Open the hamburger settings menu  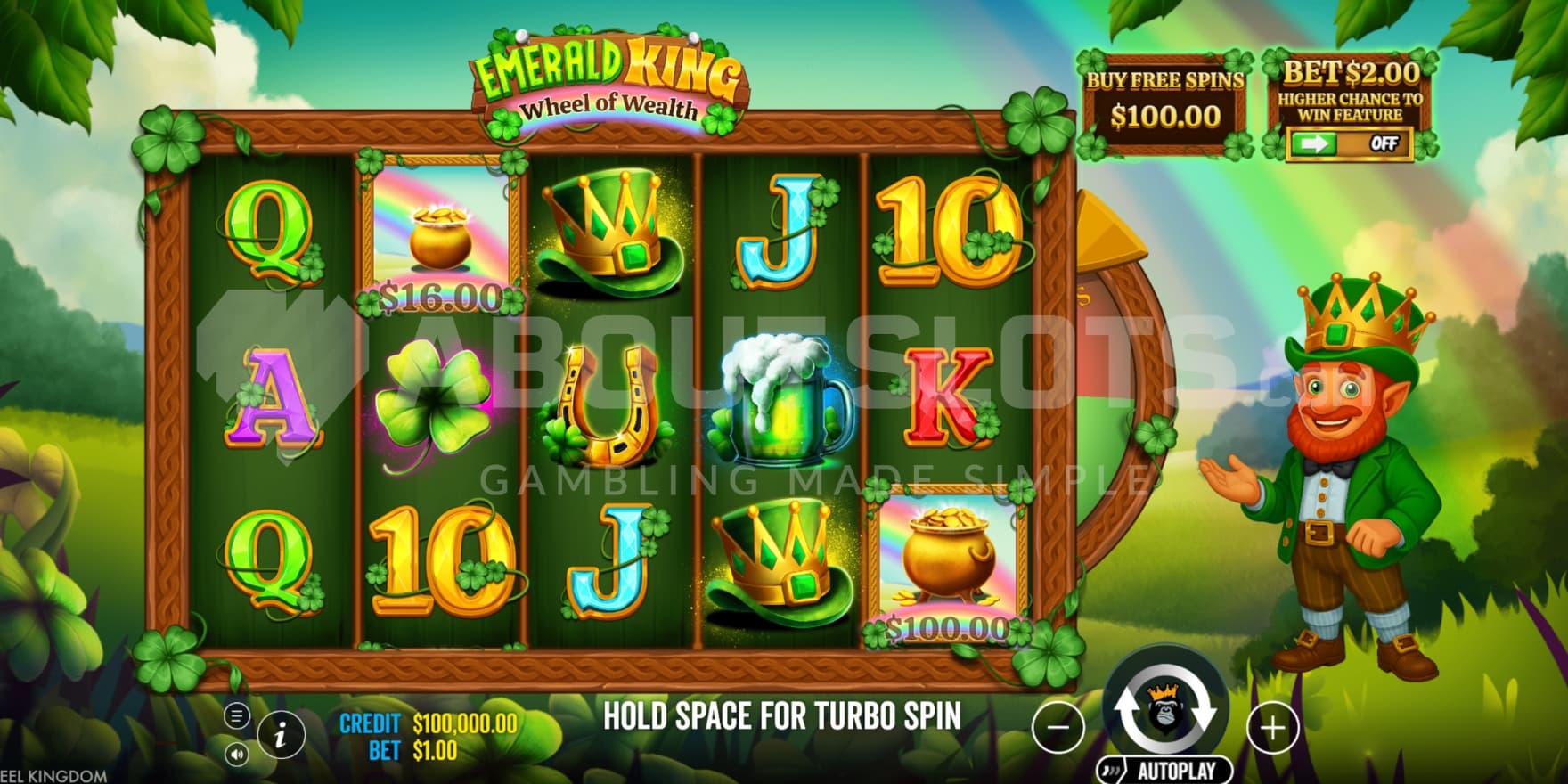pyautogui.click(x=236, y=715)
